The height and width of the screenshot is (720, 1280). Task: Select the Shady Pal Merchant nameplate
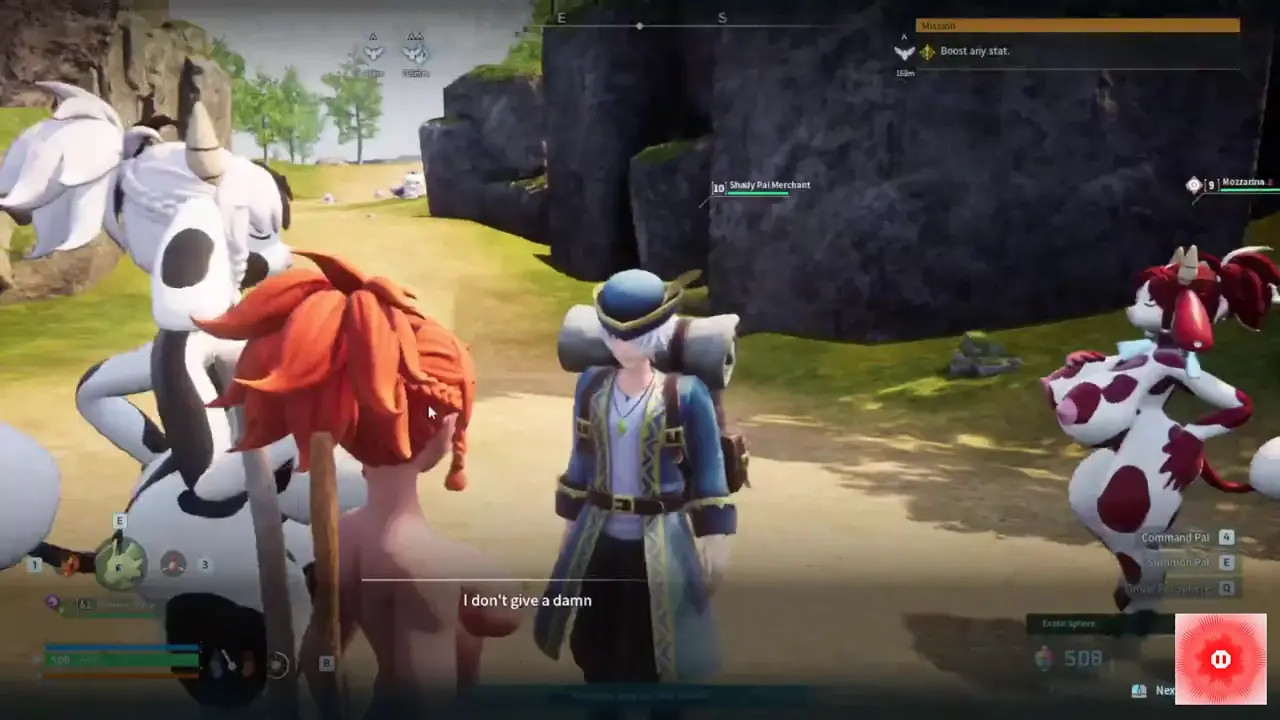769,186
